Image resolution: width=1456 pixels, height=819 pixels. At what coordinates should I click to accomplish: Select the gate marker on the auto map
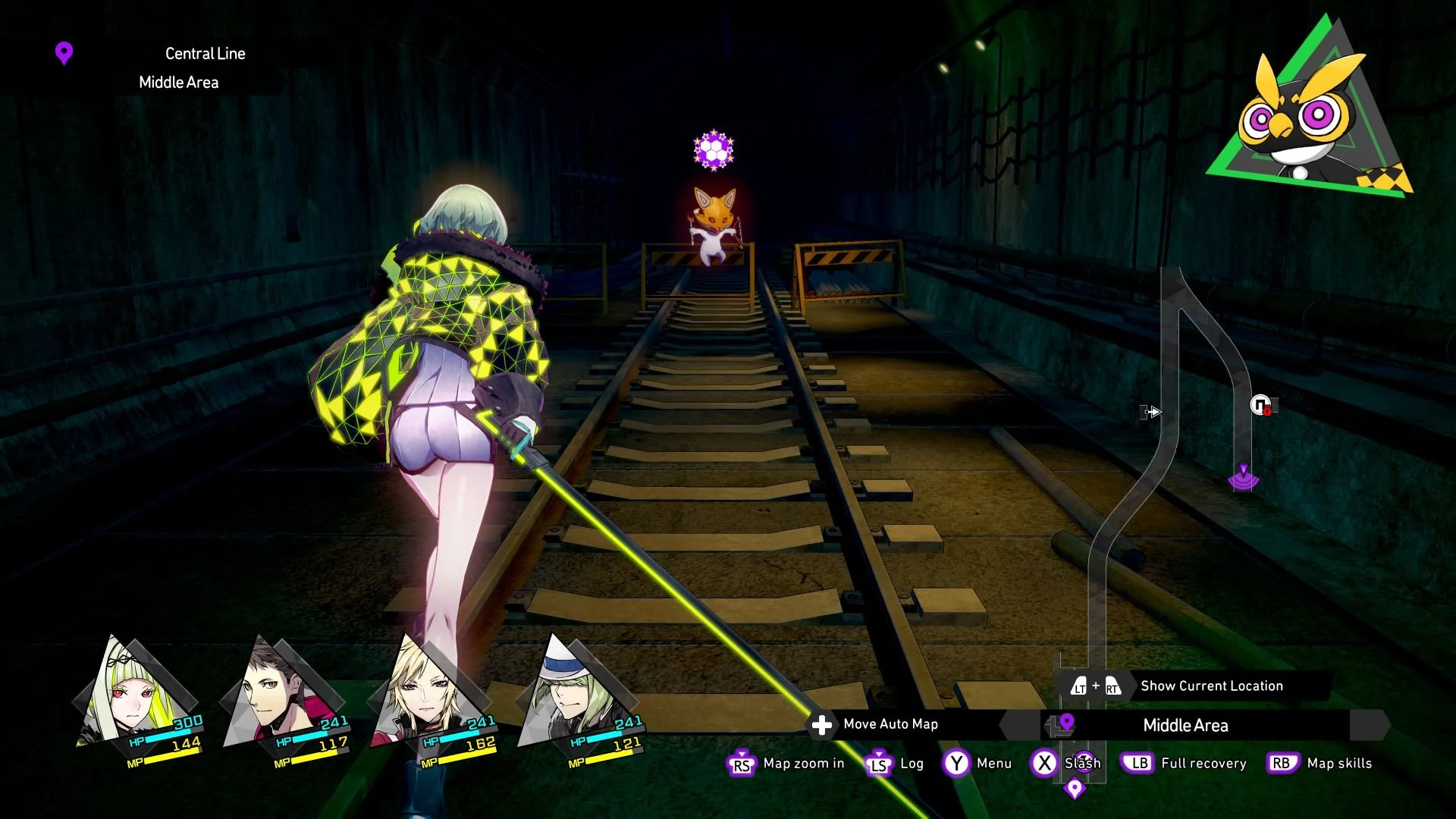(1261, 406)
